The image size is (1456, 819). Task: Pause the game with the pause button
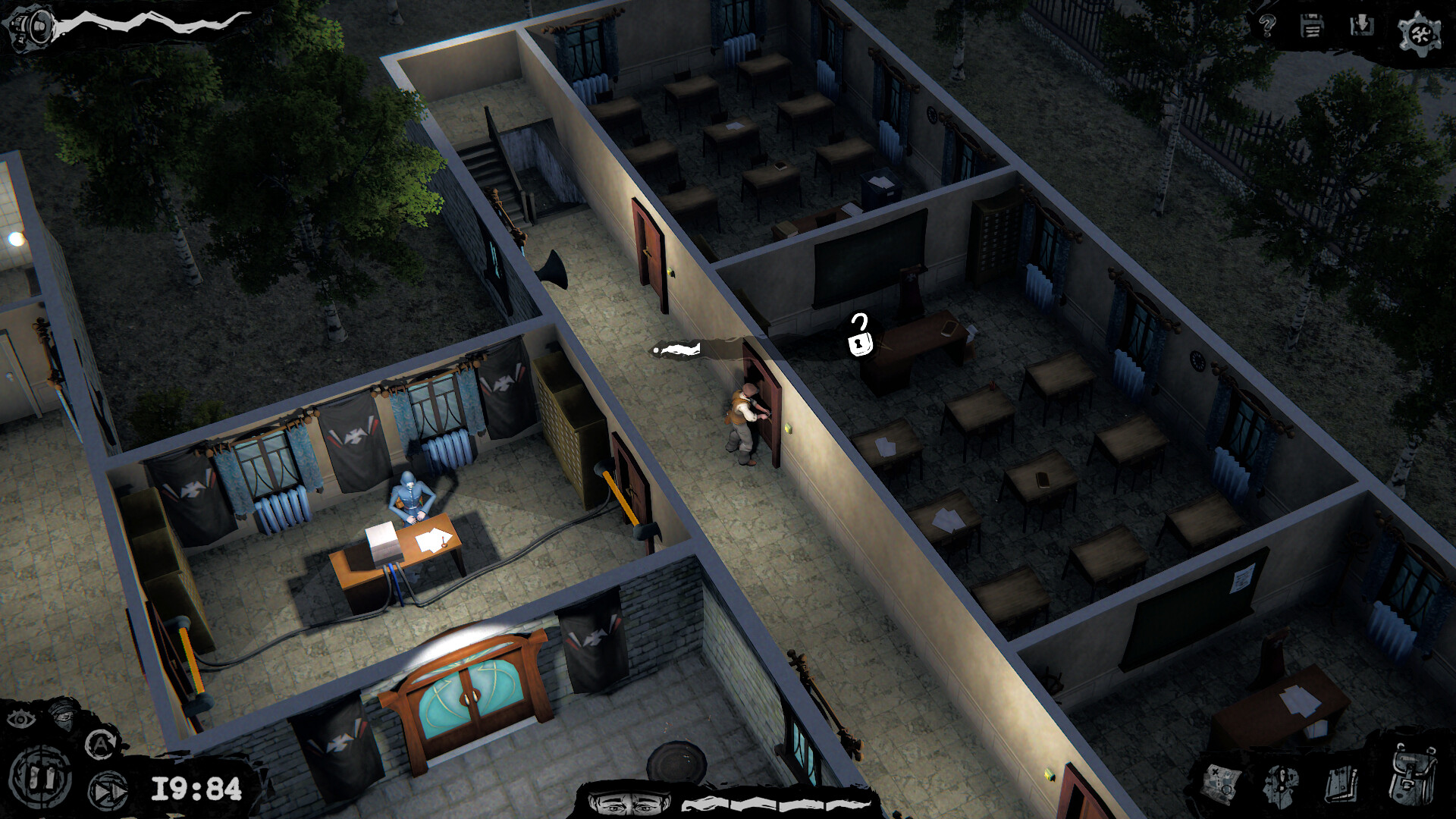pos(39,776)
